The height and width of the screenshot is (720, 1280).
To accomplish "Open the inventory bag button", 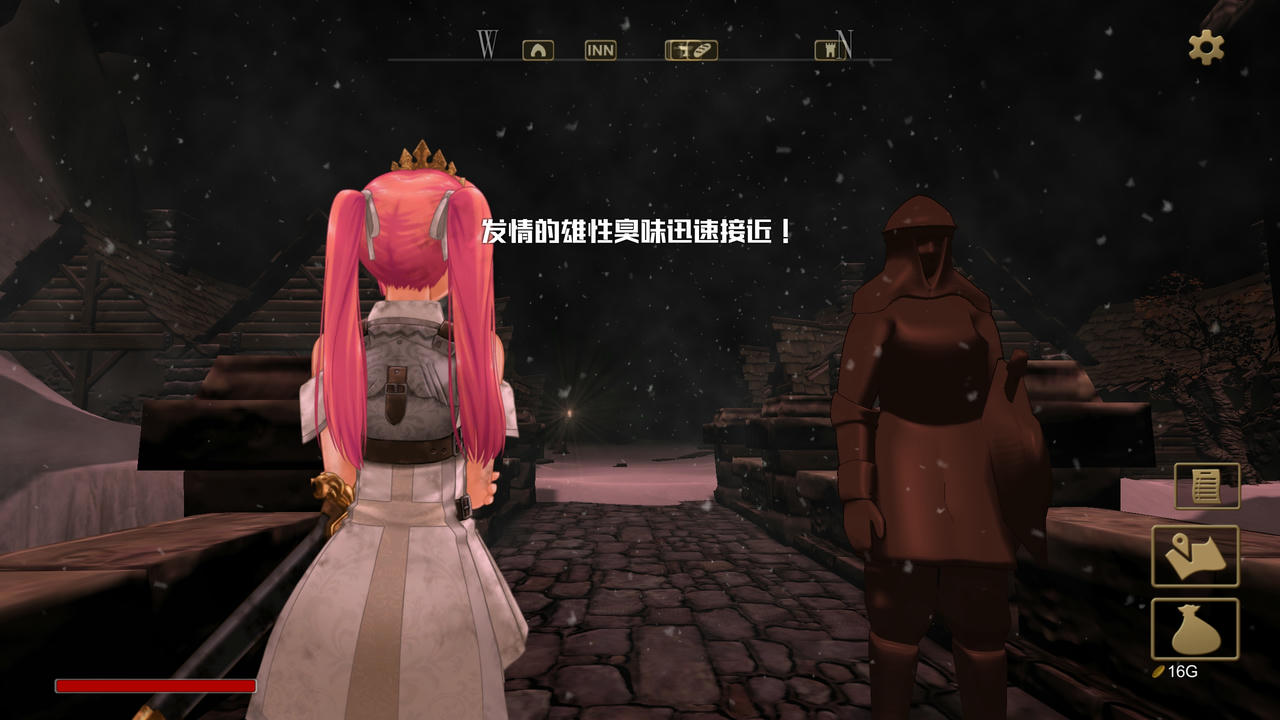I will point(1195,629).
